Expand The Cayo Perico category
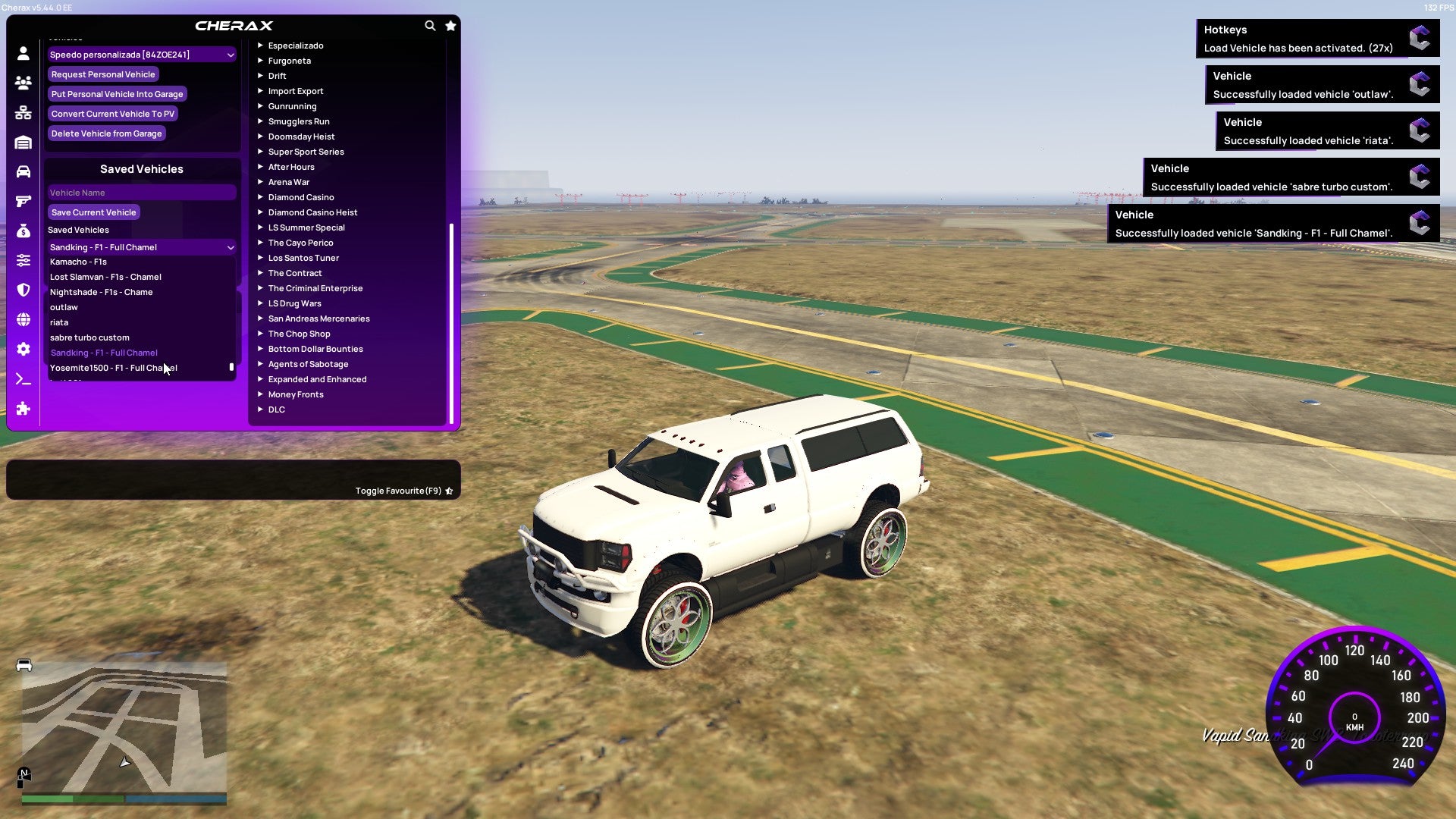Screen dimensions: 1456x819 click(300, 242)
